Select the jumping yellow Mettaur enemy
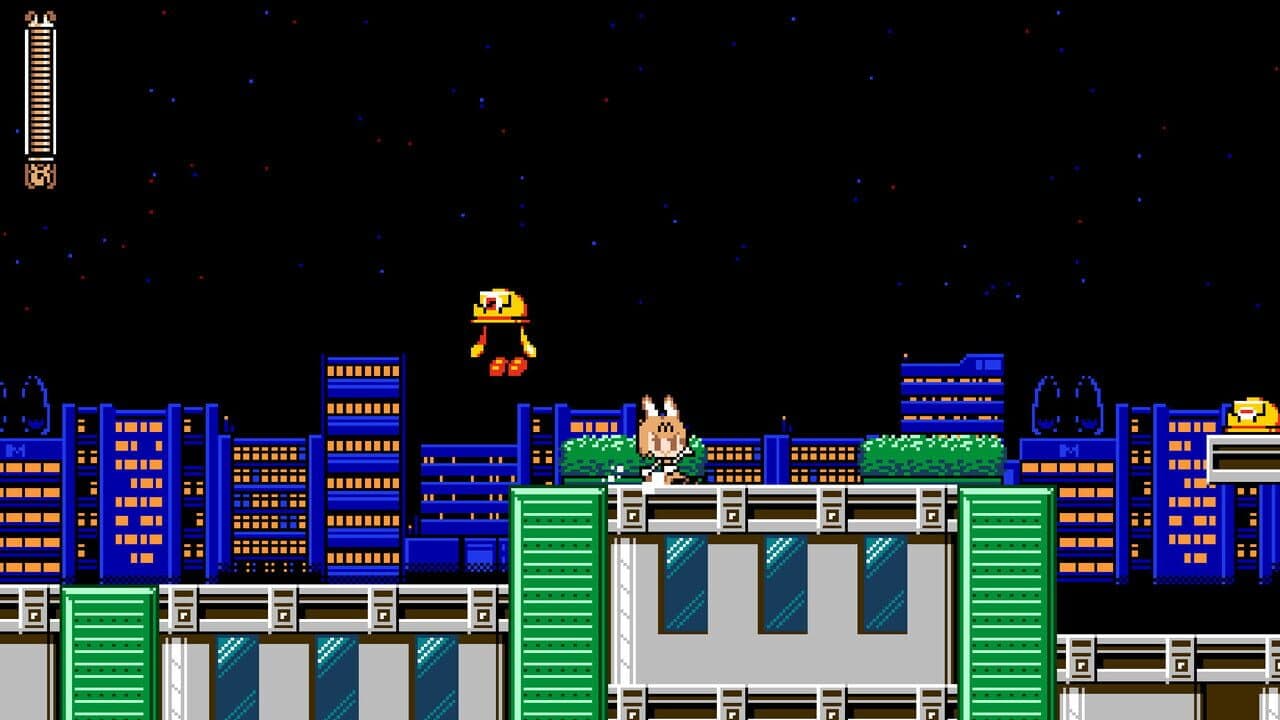The width and height of the screenshot is (1280, 720). tap(498, 325)
